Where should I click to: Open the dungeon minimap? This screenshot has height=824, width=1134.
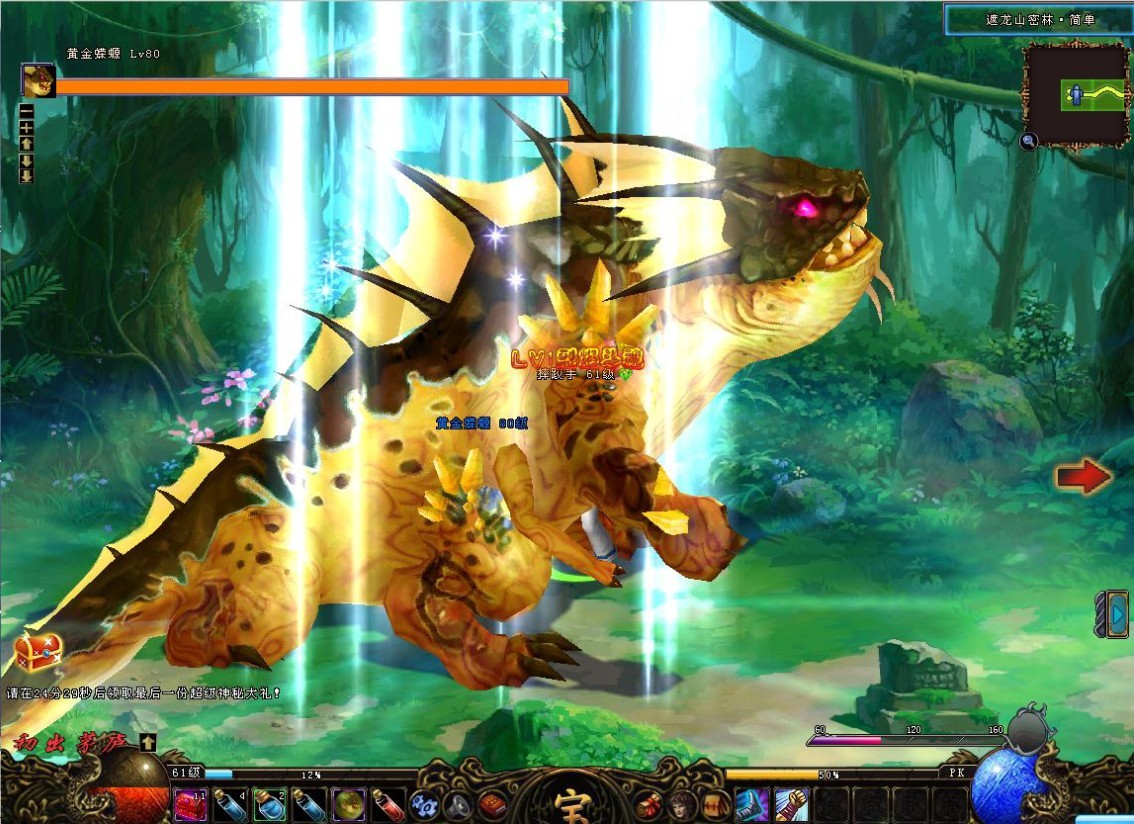(x=1076, y=95)
